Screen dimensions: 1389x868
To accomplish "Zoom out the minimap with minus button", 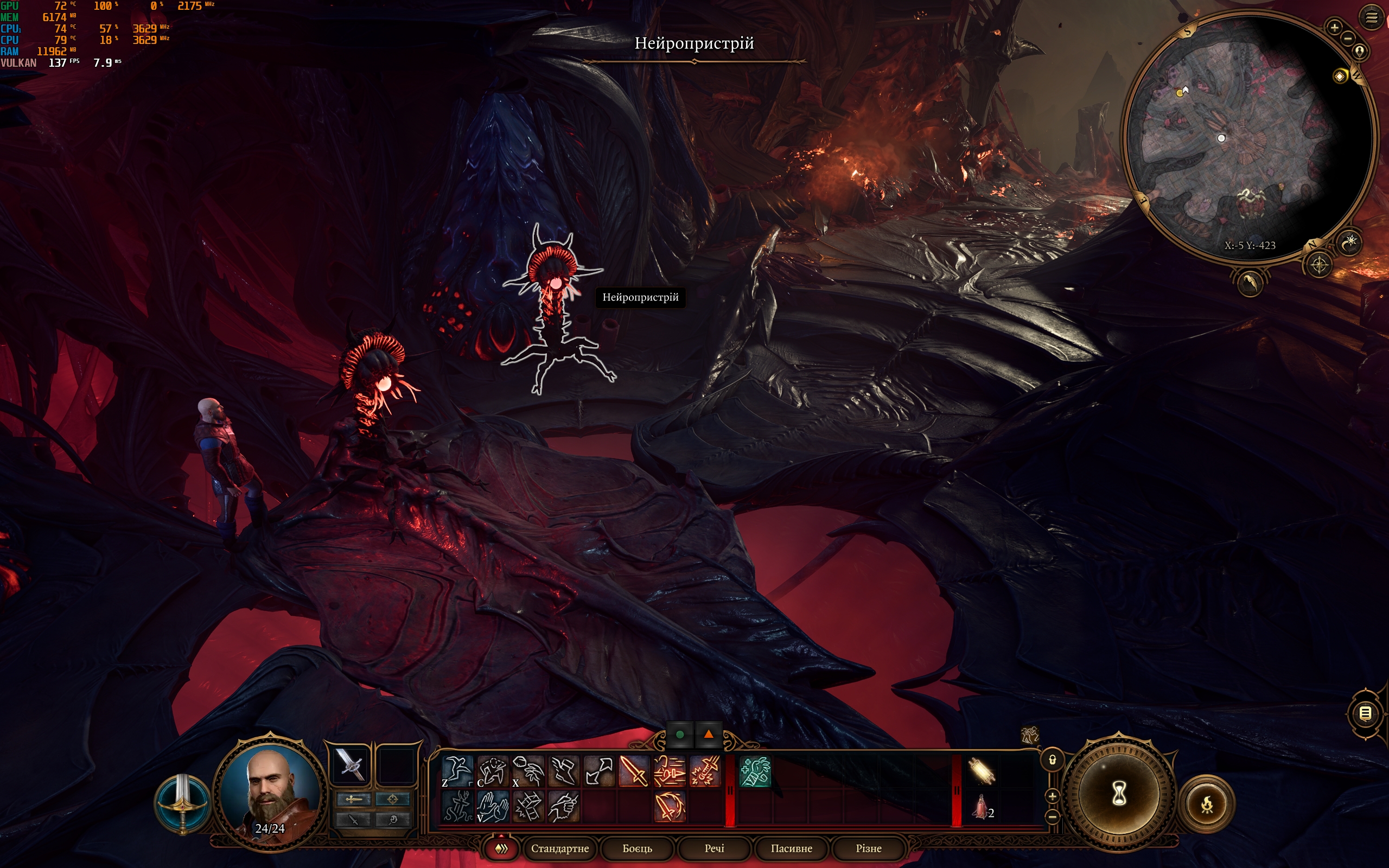I will click(x=1348, y=39).
